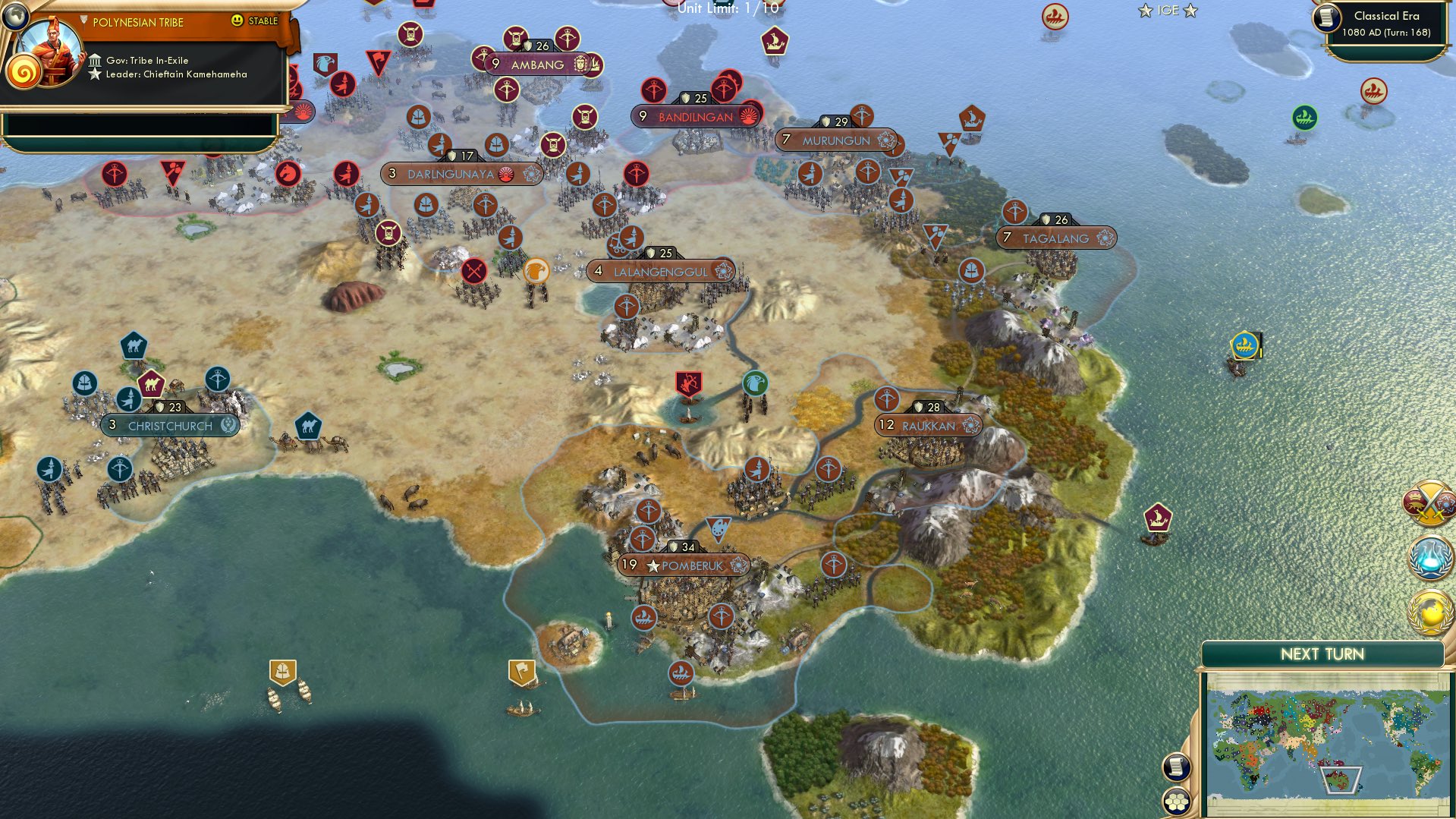
Task: Select the Polynesian spiral civilization emblem
Action: click(x=24, y=74)
